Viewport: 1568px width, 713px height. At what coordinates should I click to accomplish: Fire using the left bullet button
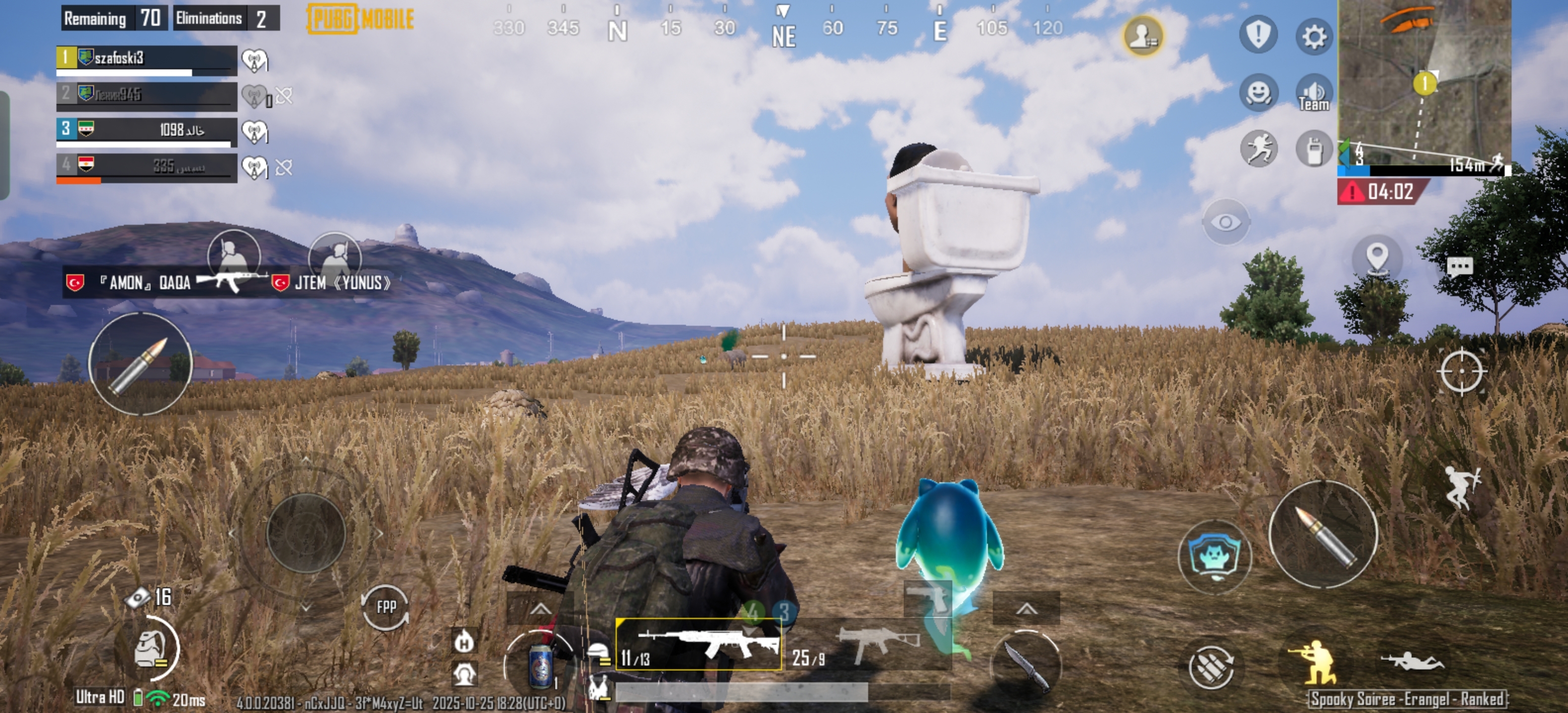(x=140, y=364)
